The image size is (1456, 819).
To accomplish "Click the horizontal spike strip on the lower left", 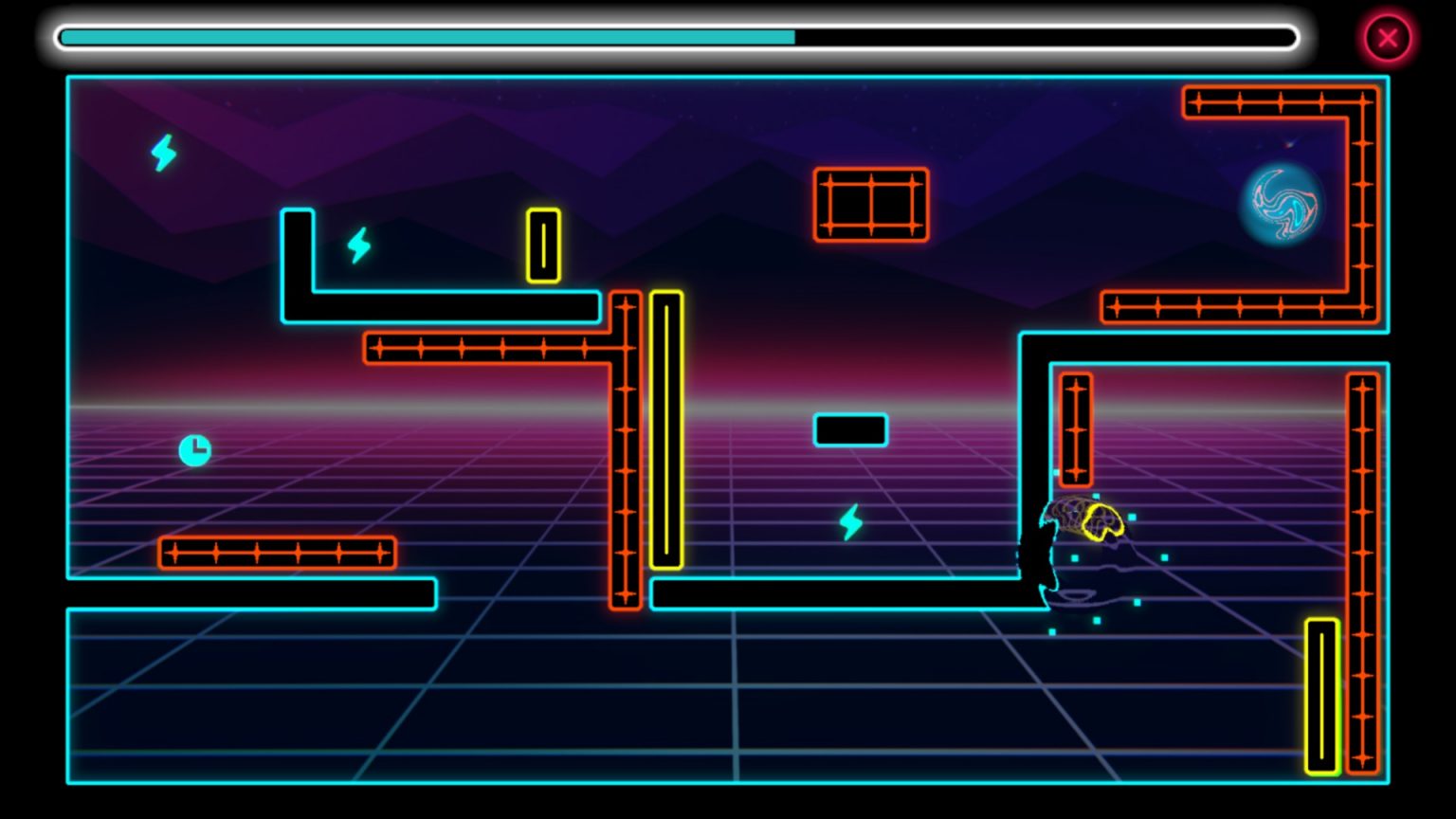I will [x=280, y=554].
